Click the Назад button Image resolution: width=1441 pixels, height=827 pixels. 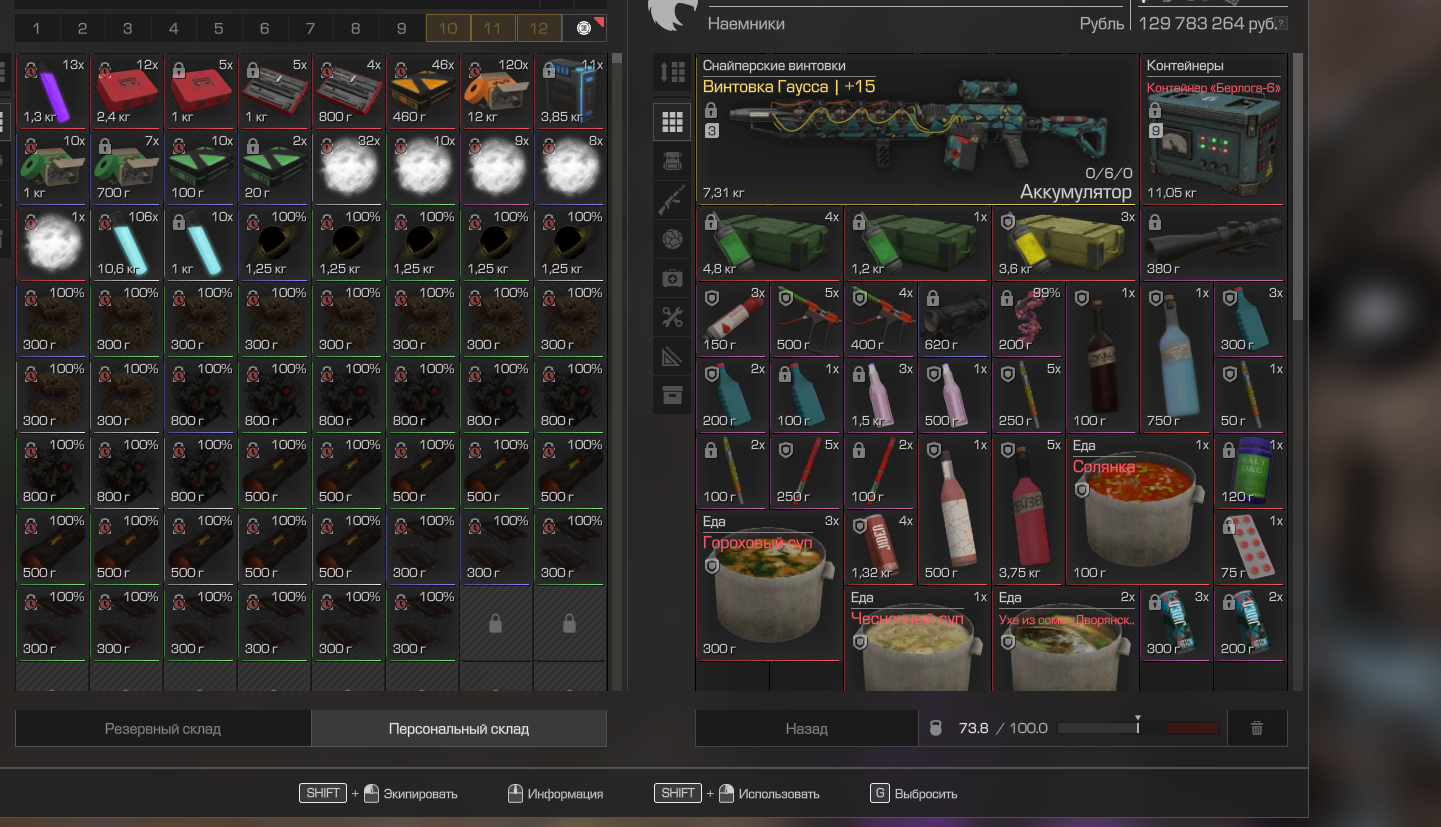pyautogui.click(x=806, y=729)
